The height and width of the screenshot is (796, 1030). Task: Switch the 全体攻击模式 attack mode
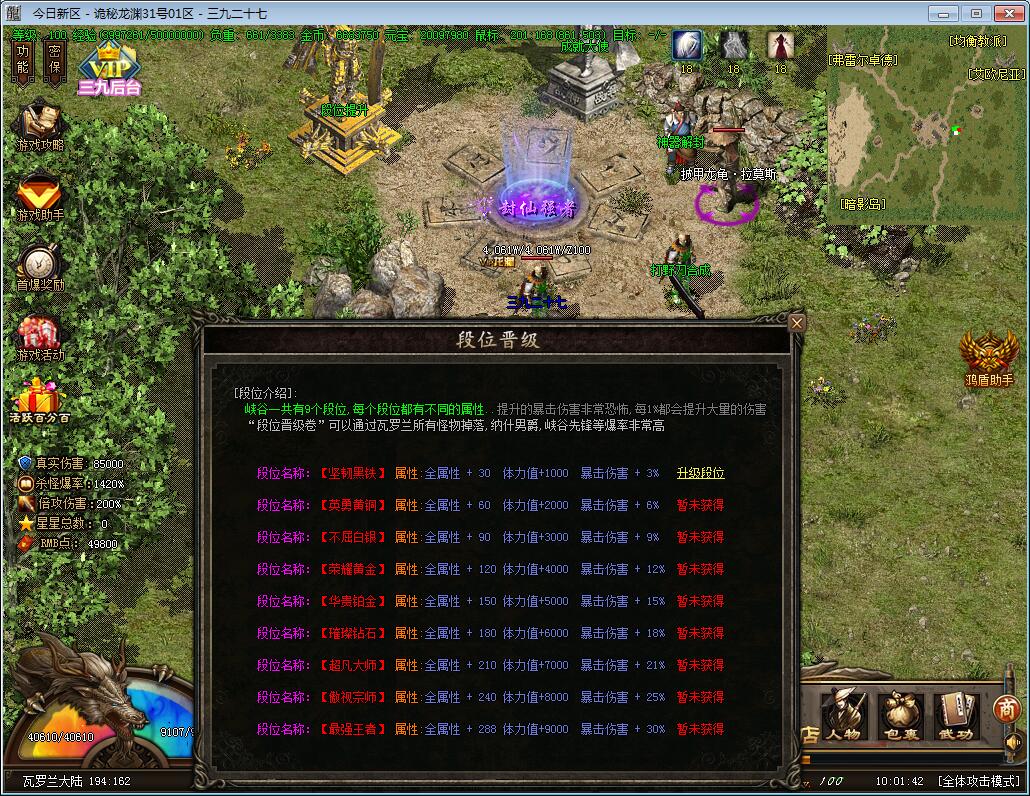pos(978,781)
